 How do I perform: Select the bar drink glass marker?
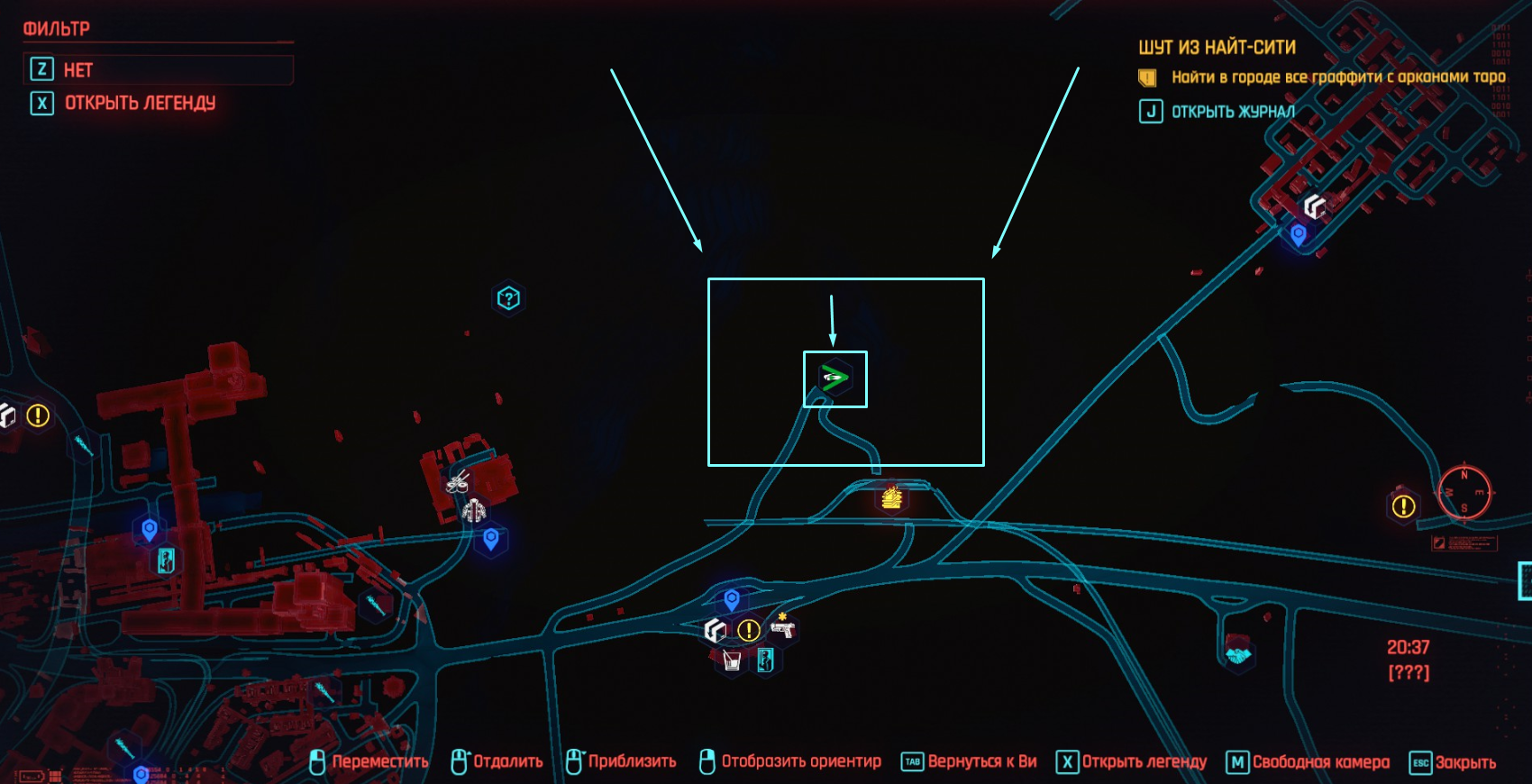point(732,661)
